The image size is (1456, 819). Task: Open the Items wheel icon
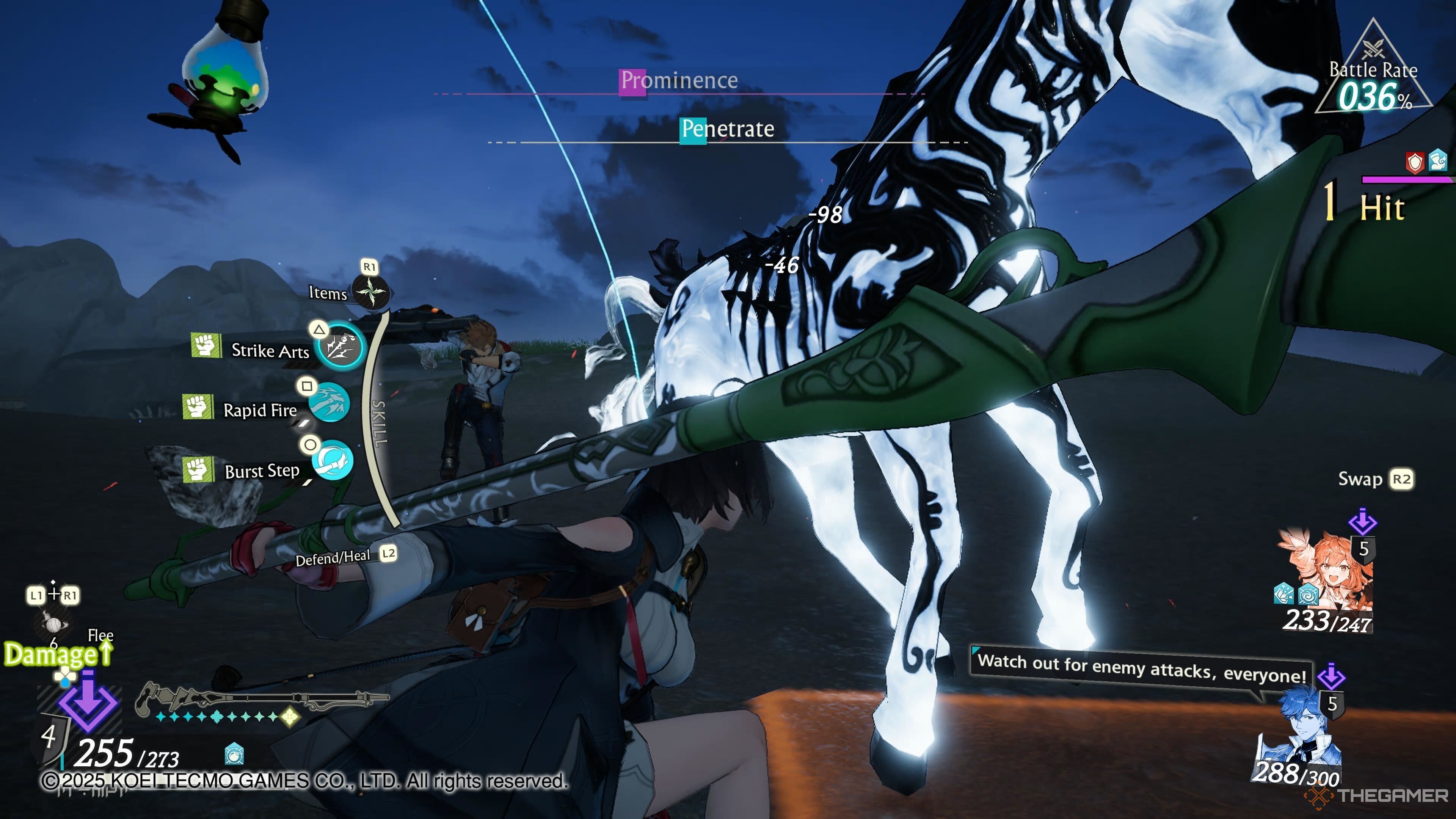click(x=371, y=292)
